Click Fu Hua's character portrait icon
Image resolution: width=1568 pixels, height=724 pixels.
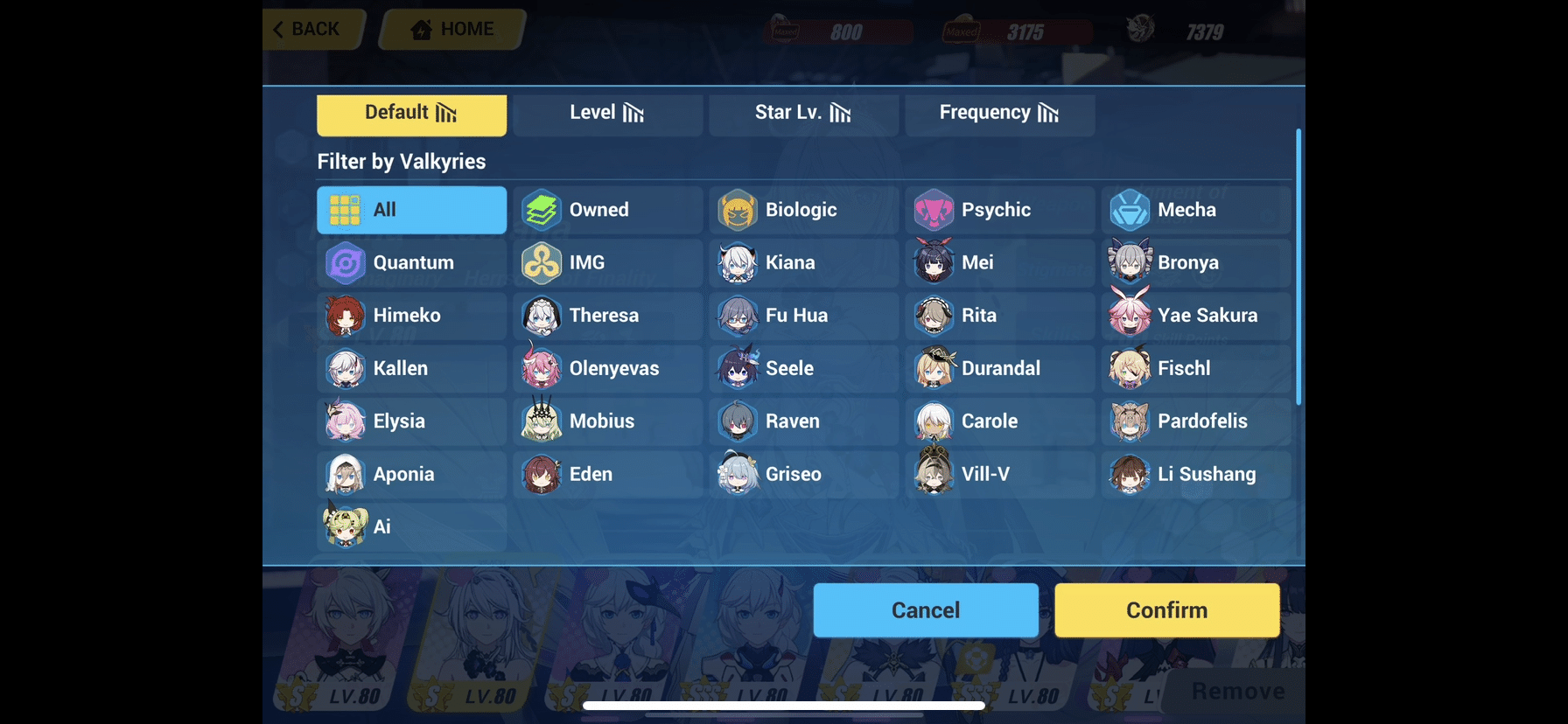point(739,316)
